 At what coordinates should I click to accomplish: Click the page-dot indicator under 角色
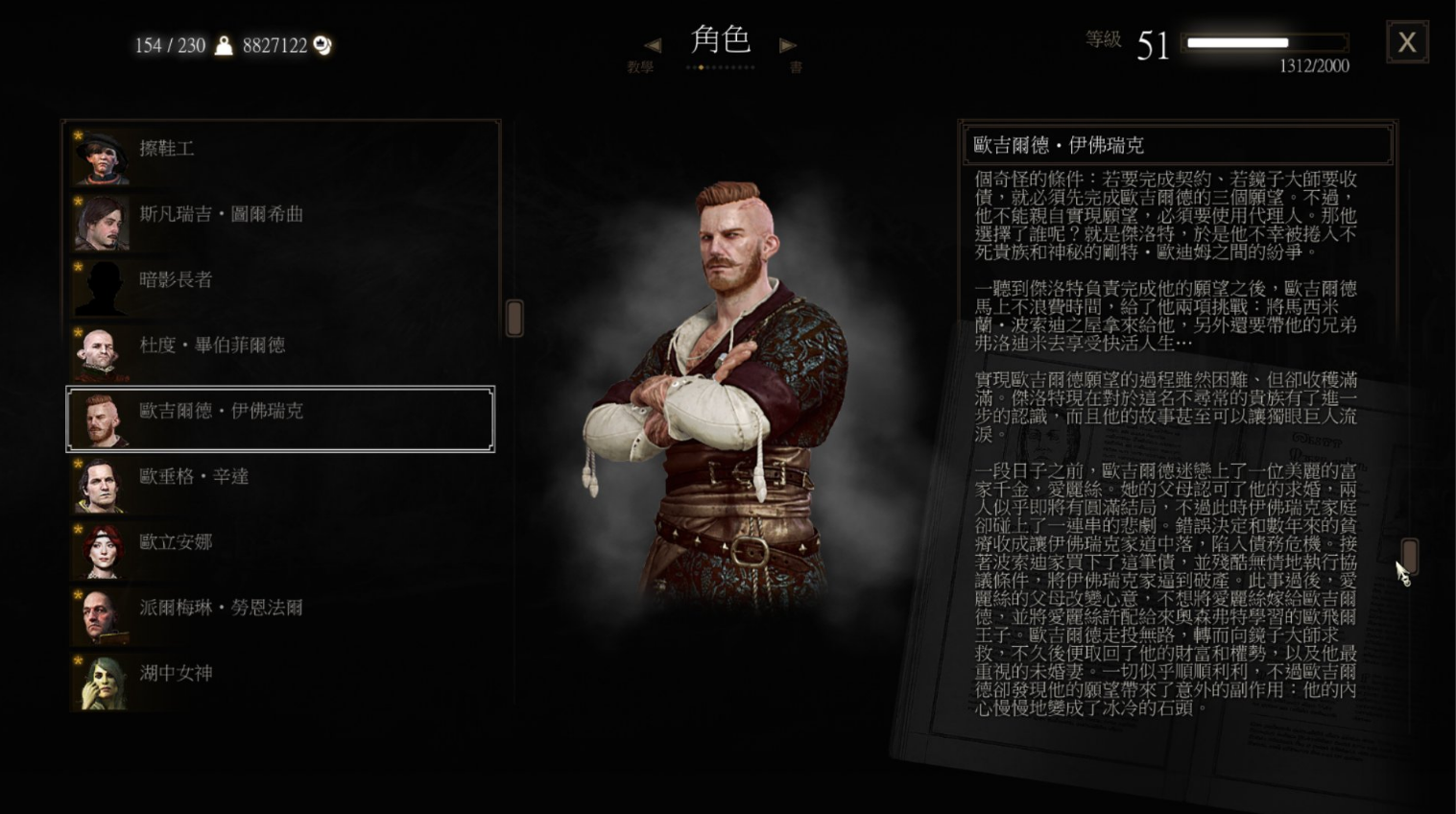tap(720, 67)
